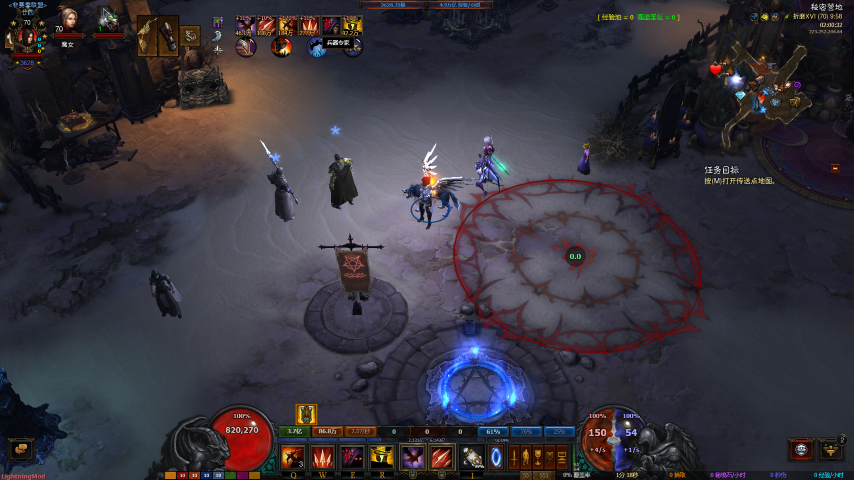Cast the E skill with purple-red shadow icon
This screenshot has height=480, width=854.
(x=352, y=458)
